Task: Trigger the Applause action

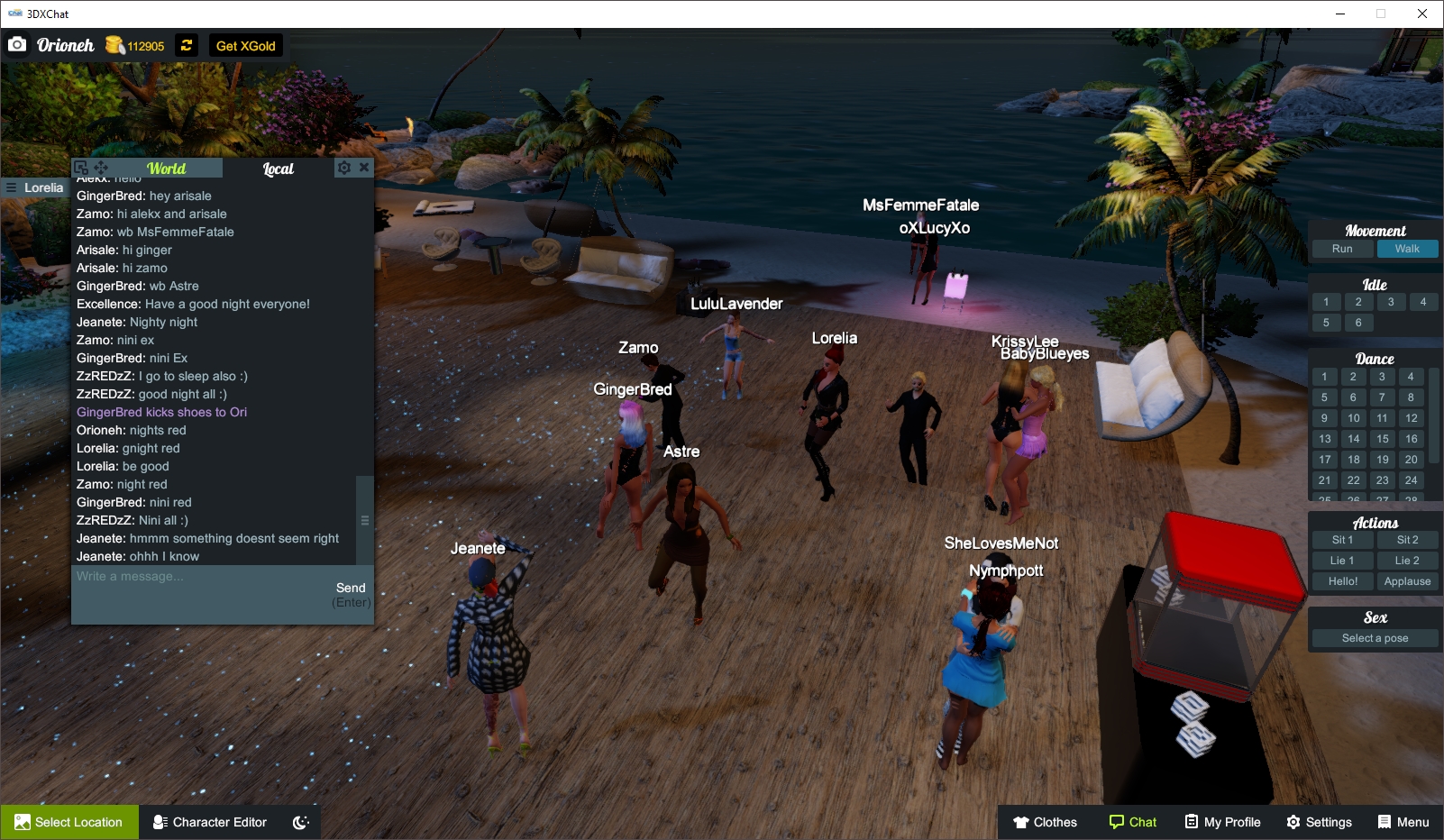Action: (x=1407, y=580)
